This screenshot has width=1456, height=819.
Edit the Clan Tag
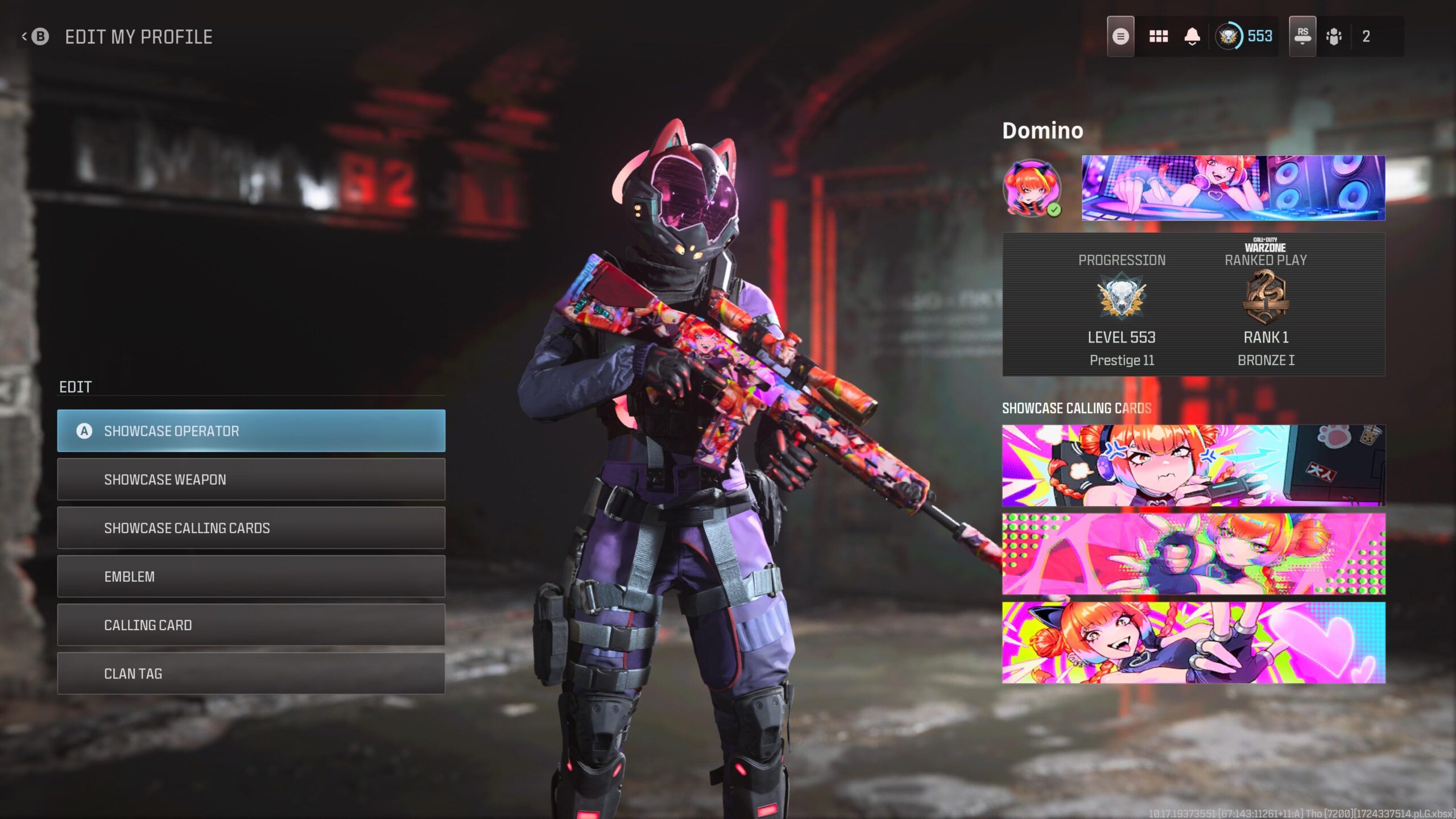[251, 673]
